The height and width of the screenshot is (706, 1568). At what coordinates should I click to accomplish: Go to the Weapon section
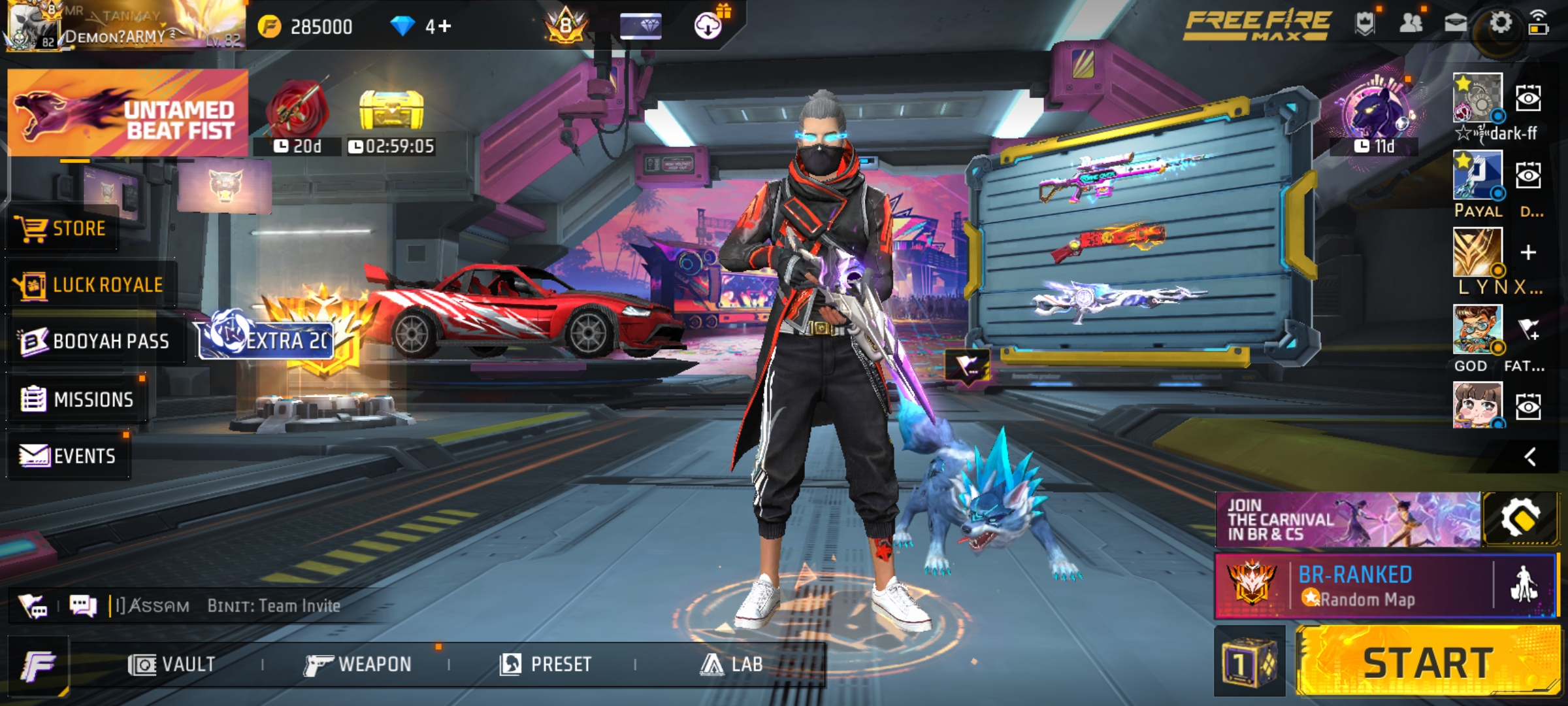pyautogui.click(x=358, y=665)
